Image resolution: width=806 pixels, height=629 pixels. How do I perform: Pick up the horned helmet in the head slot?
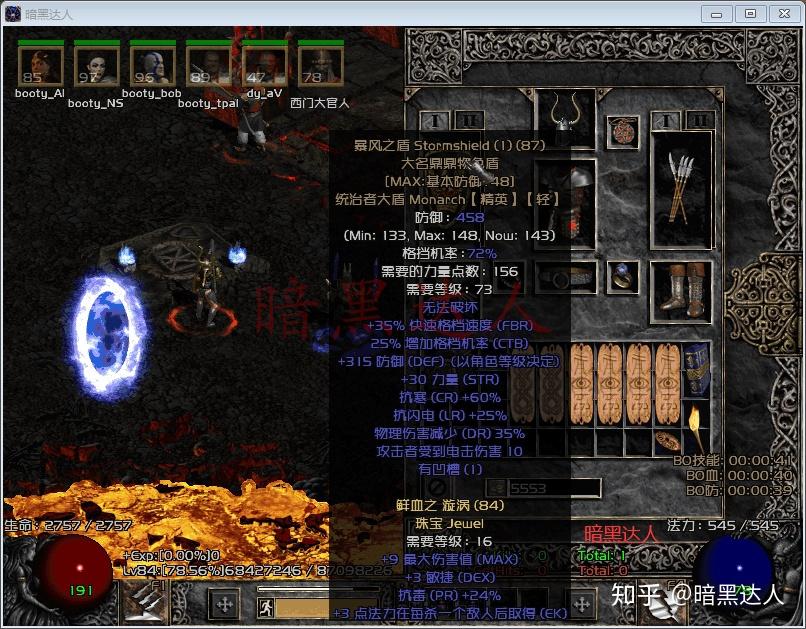[x=565, y=120]
